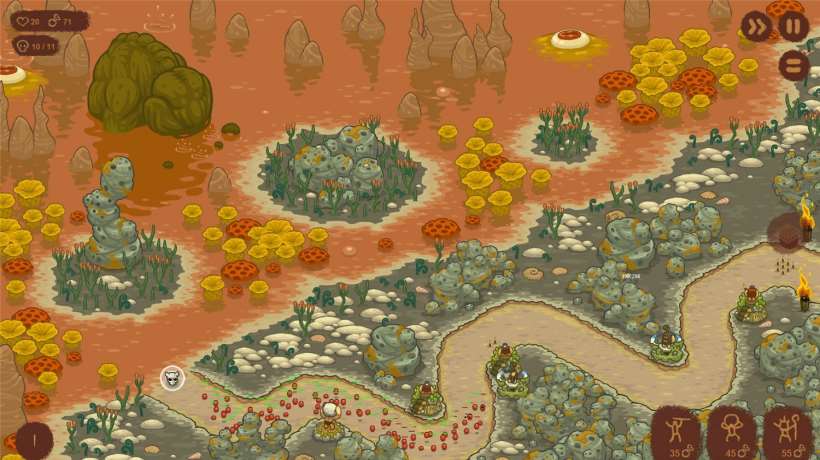Activate the round ability button with vertical bar
The height and width of the screenshot is (460, 820).
[33, 439]
